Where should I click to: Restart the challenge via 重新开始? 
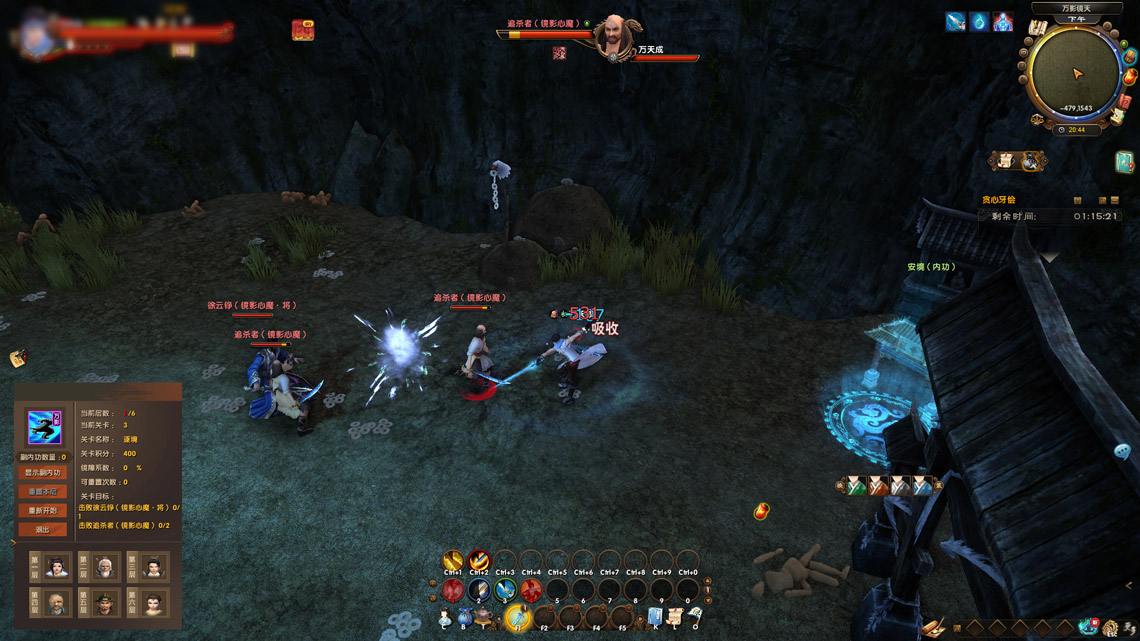[43, 510]
